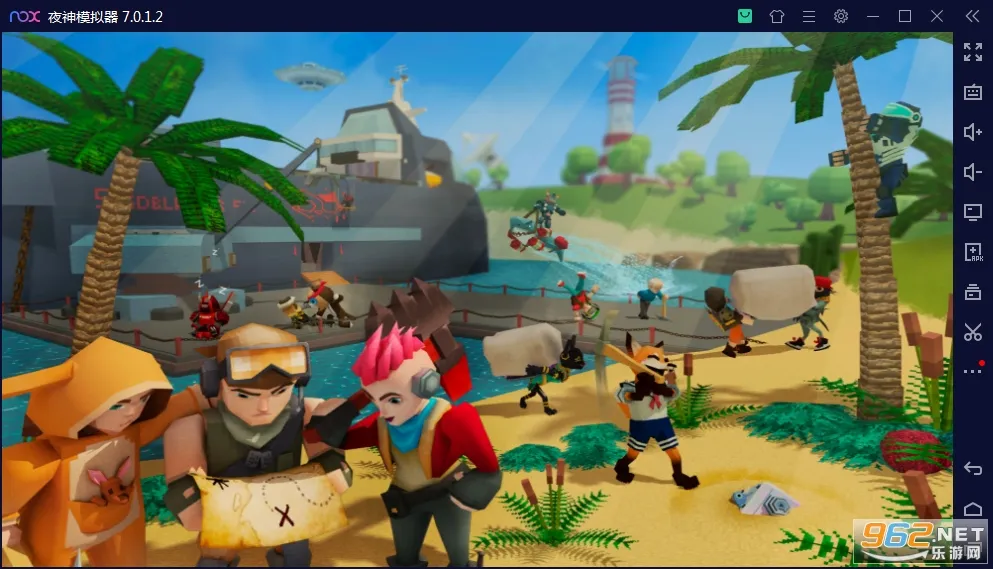Viewport: 993px width, 569px height.
Task: Close the Nox emulator window
Action: [937, 16]
